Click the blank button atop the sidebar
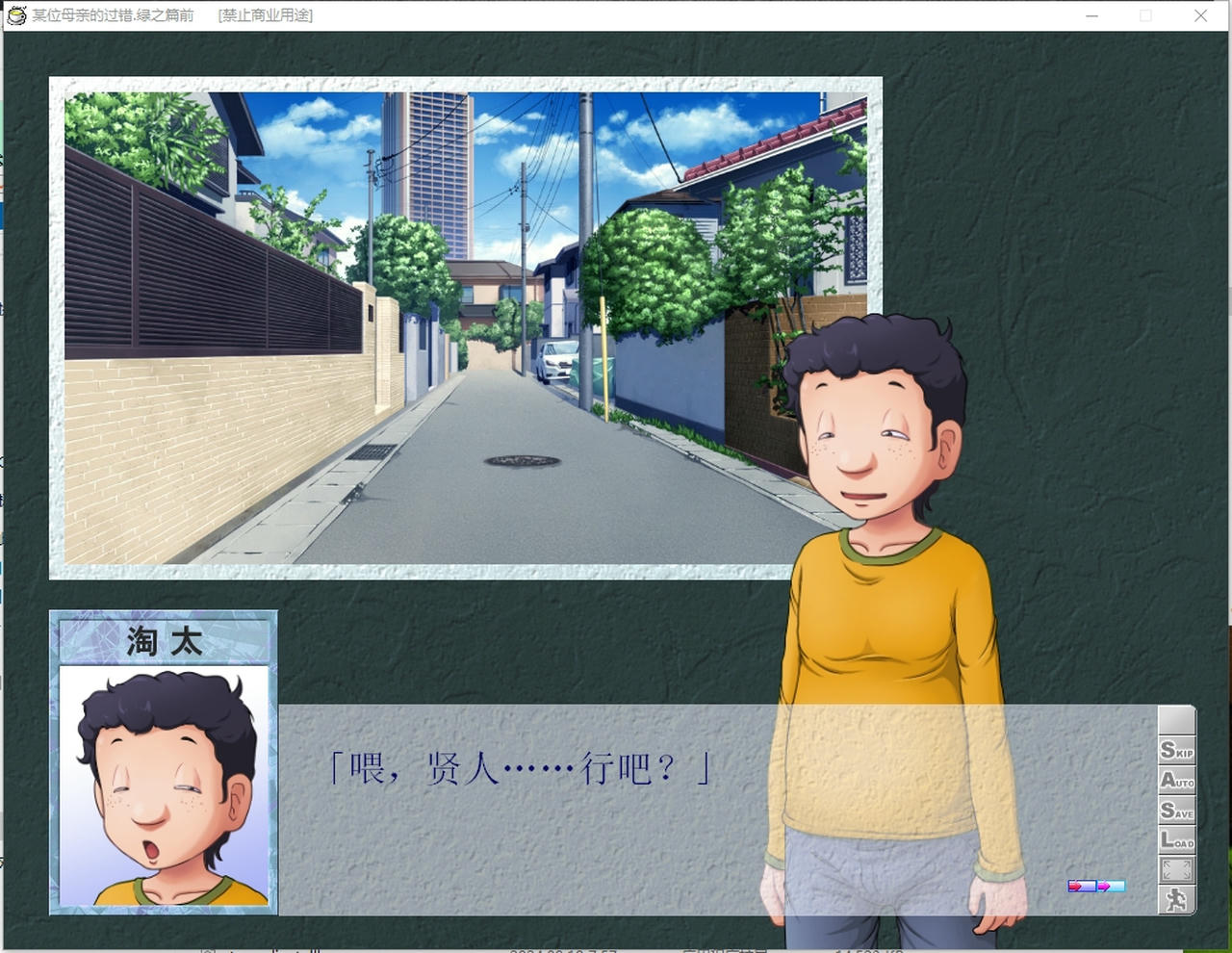The height and width of the screenshot is (953, 1232). point(1176,720)
